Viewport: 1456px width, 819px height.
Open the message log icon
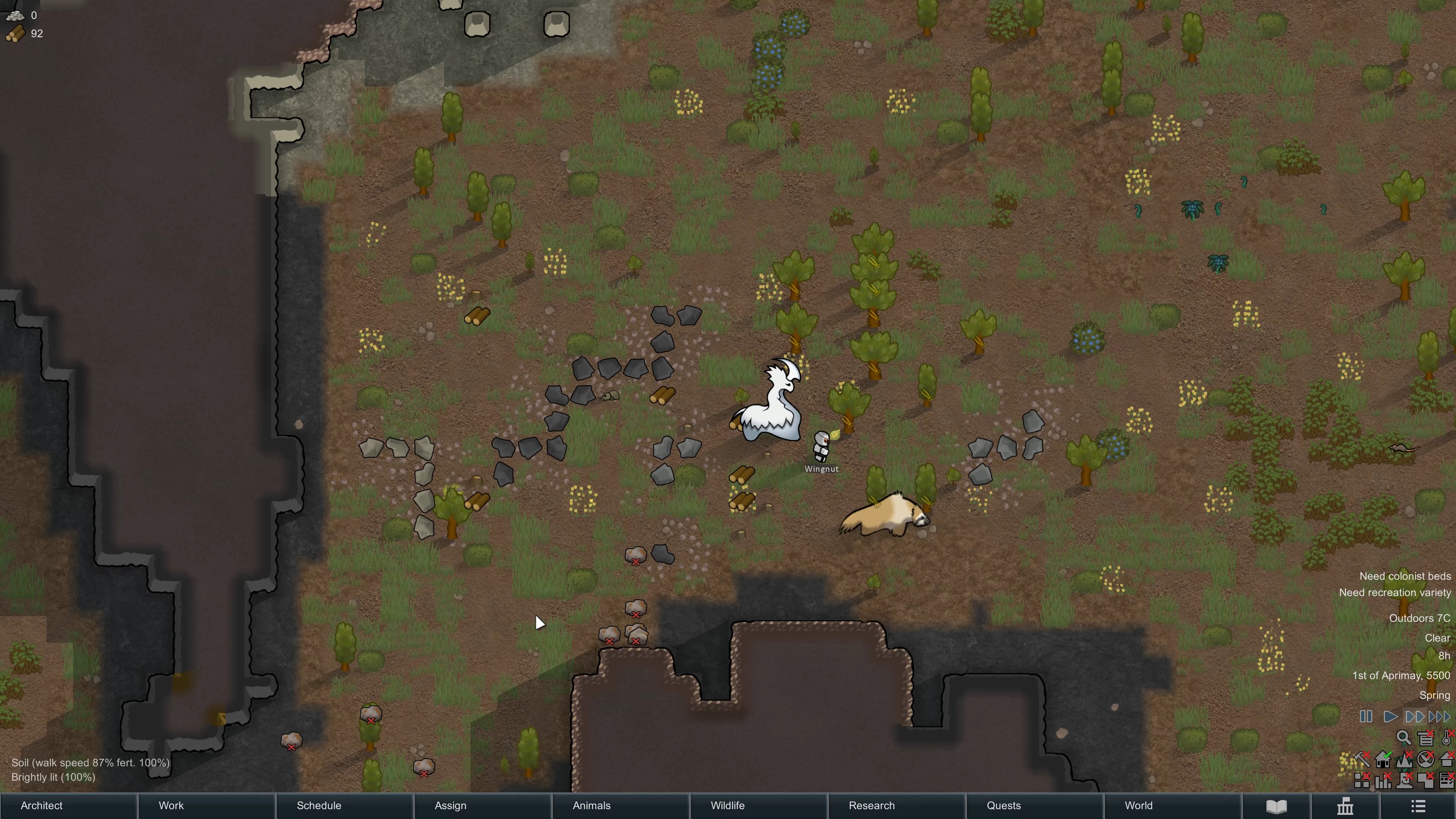coord(1426,739)
